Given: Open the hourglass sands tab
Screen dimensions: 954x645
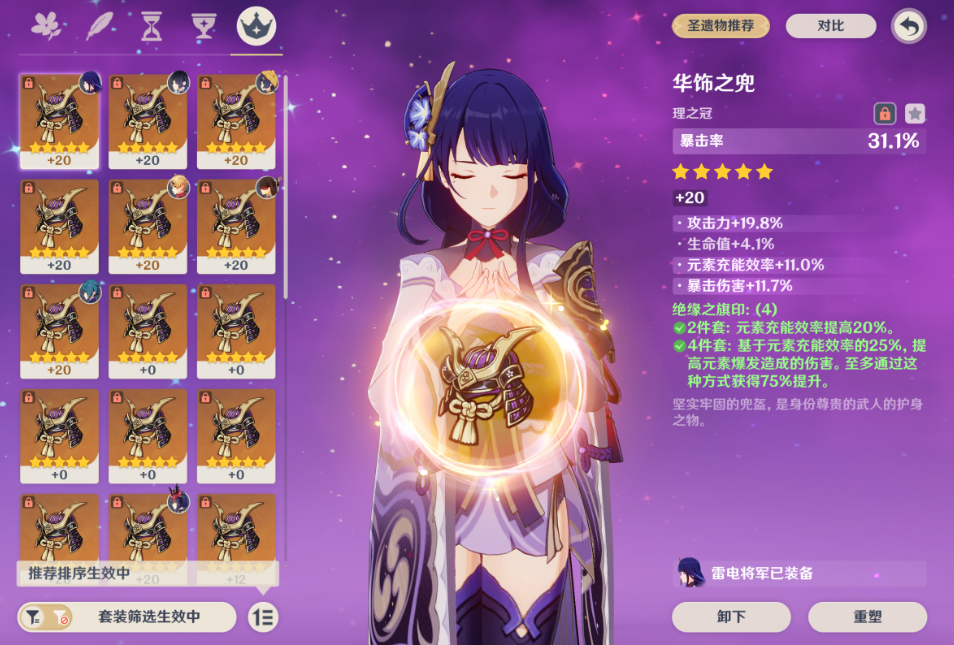Looking at the screenshot, I should point(151,25).
